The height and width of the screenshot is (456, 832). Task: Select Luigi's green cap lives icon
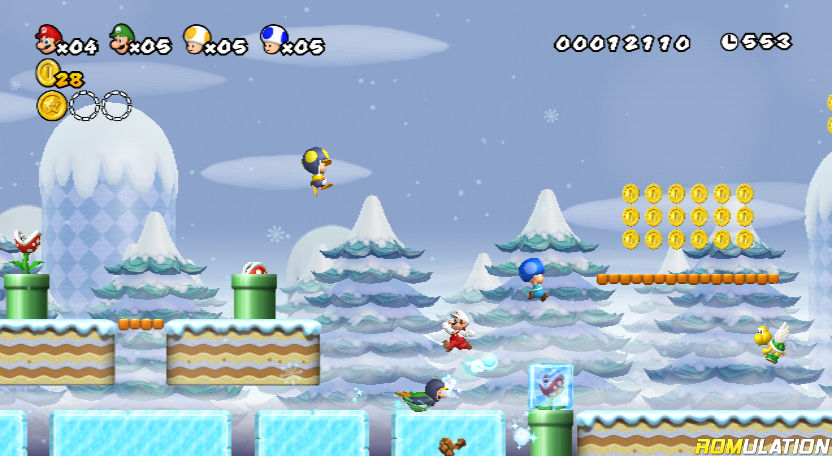[x=122, y=39]
